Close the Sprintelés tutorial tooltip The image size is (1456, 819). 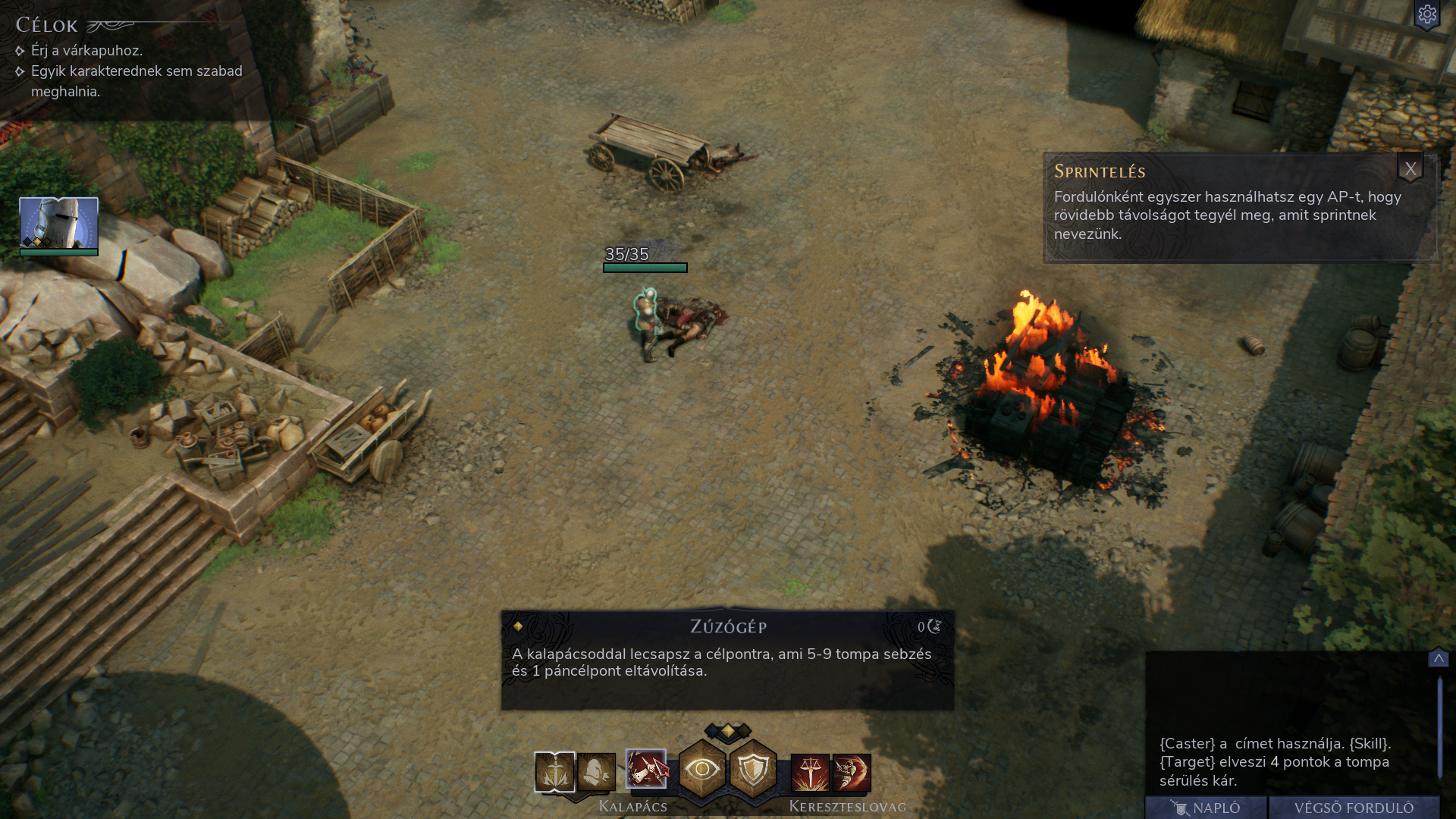[1410, 169]
